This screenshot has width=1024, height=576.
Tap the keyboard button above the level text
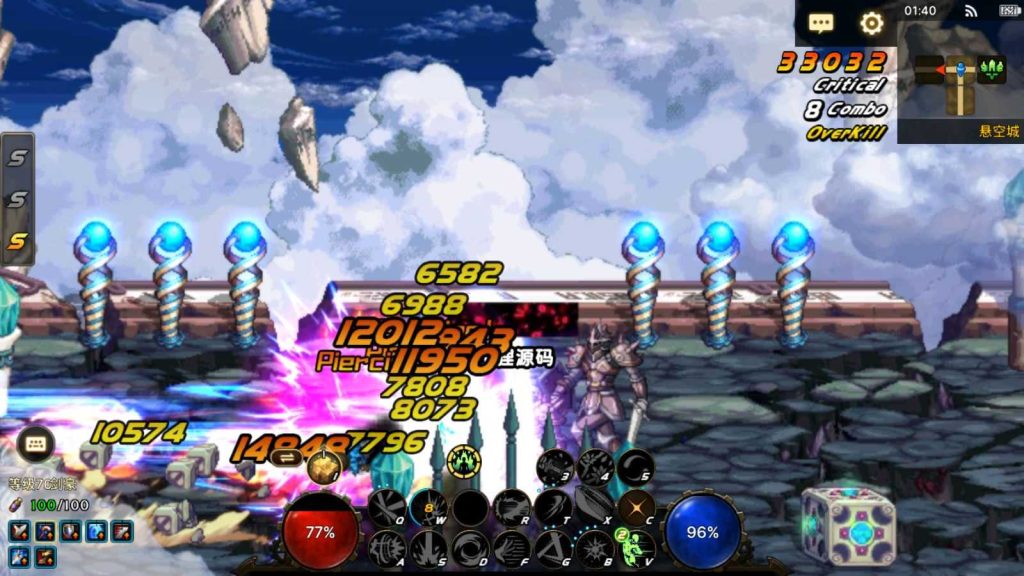[x=35, y=443]
